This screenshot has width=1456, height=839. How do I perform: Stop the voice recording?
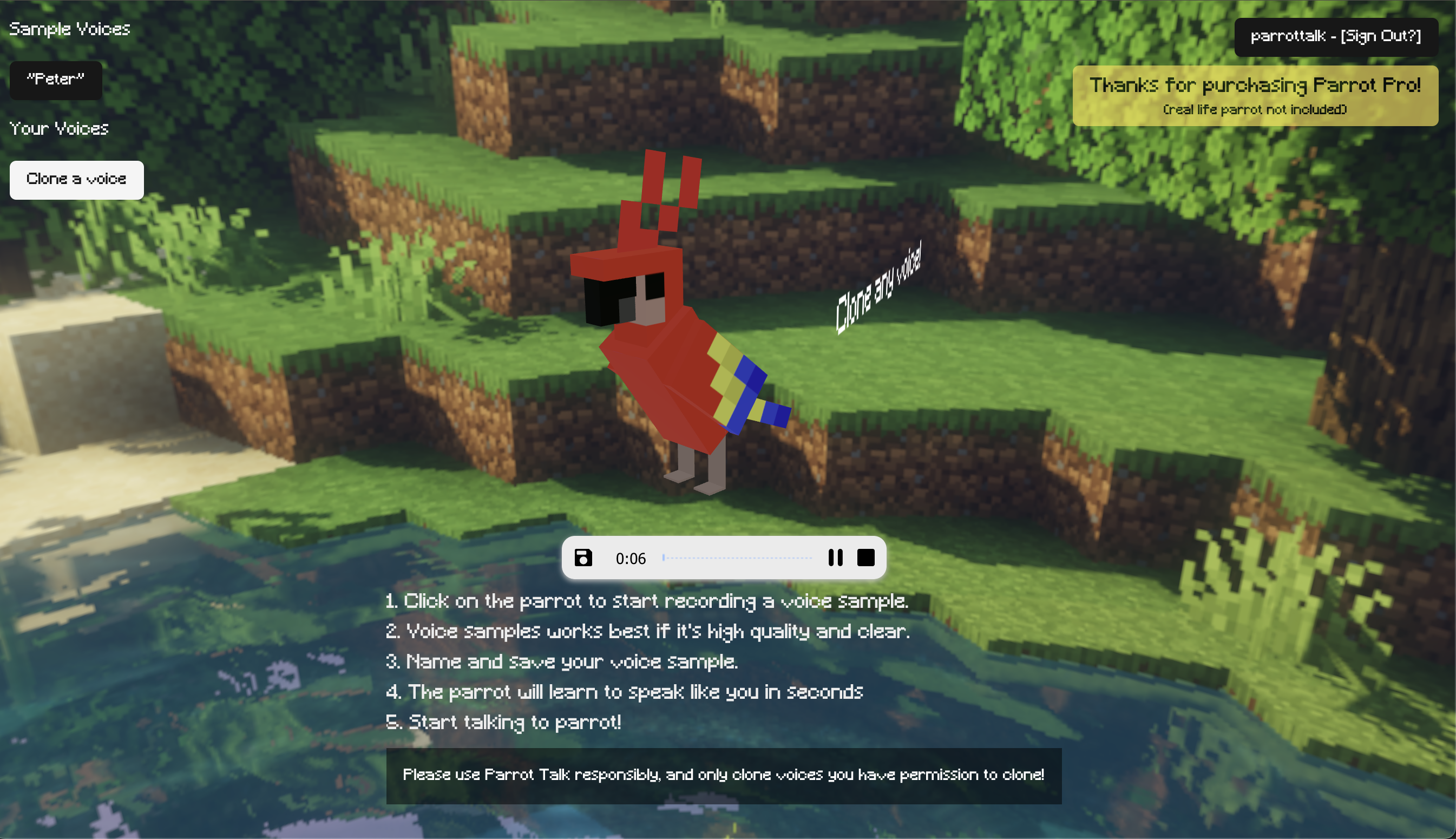pyautogui.click(x=865, y=557)
